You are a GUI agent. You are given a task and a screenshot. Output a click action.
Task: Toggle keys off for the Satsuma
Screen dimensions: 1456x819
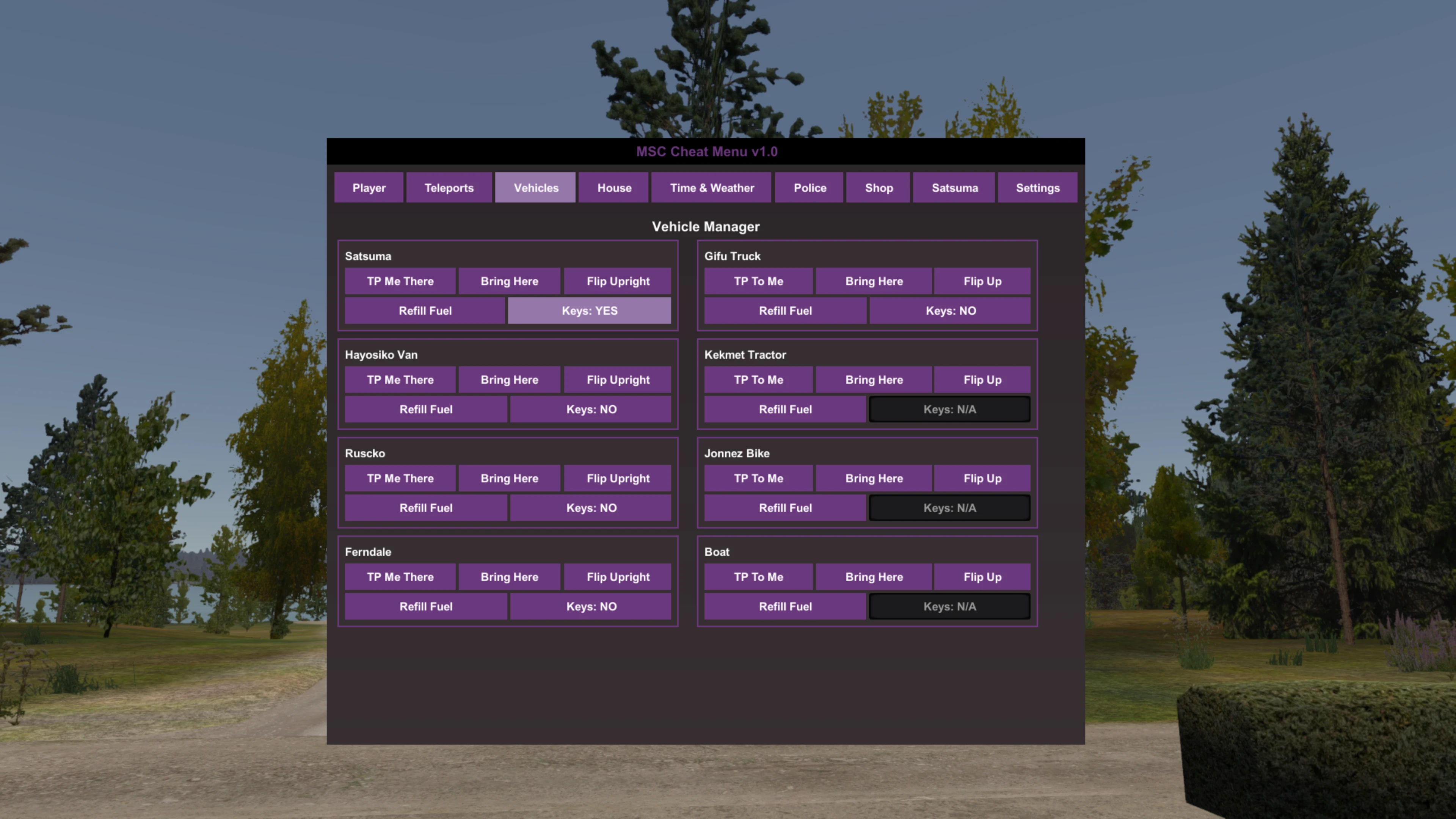point(590,310)
